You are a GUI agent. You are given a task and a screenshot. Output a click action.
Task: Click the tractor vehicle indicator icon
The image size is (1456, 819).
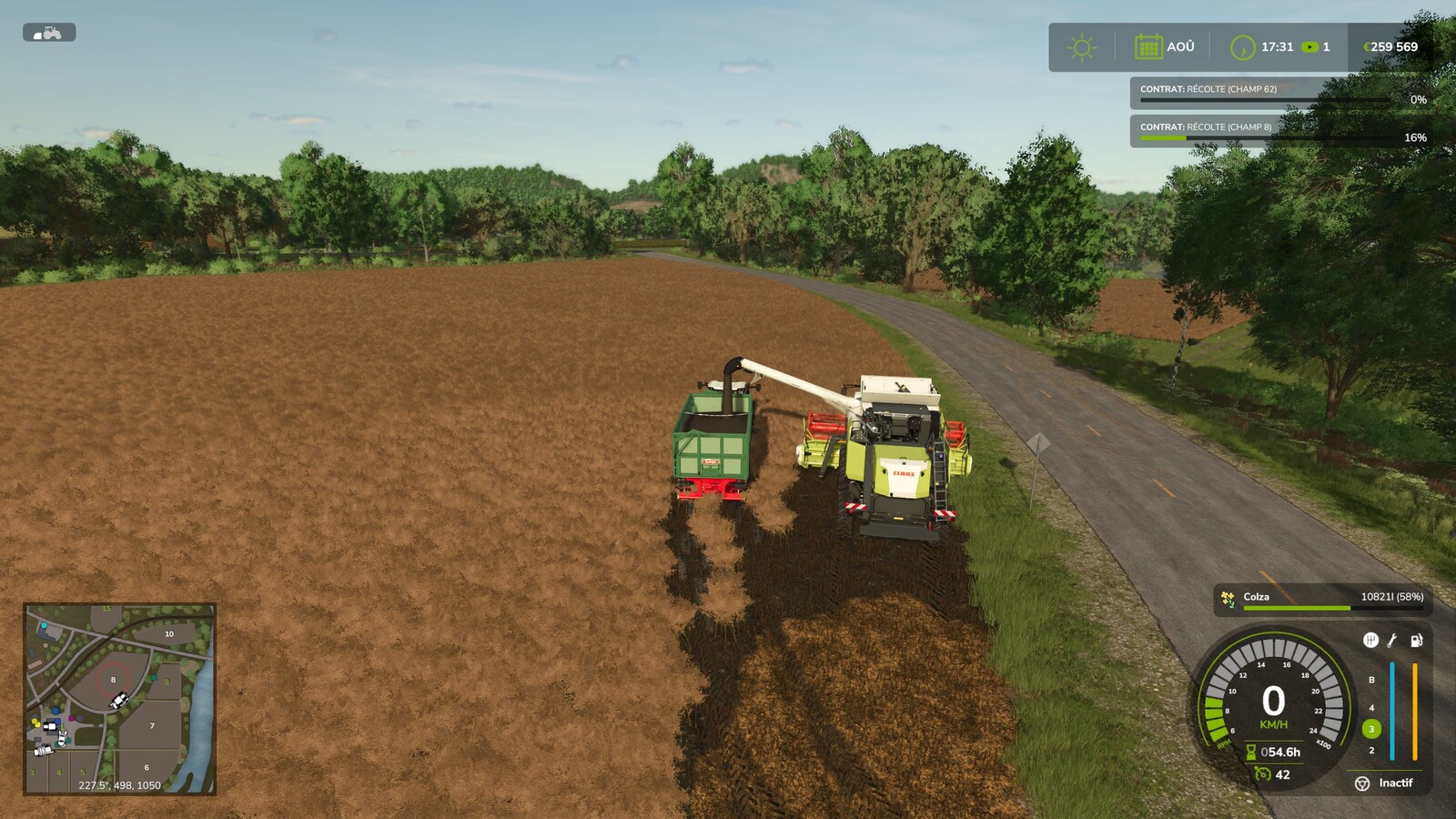coord(50,31)
